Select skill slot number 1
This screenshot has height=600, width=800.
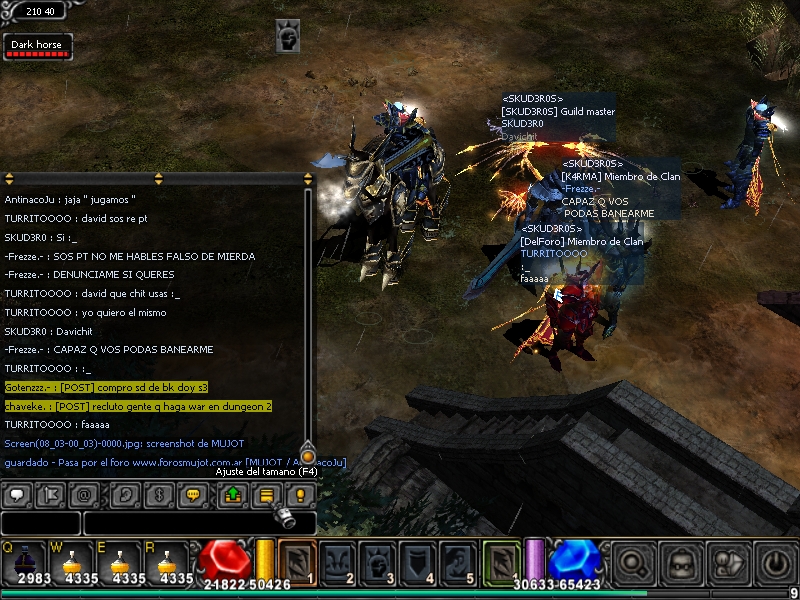pos(296,562)
